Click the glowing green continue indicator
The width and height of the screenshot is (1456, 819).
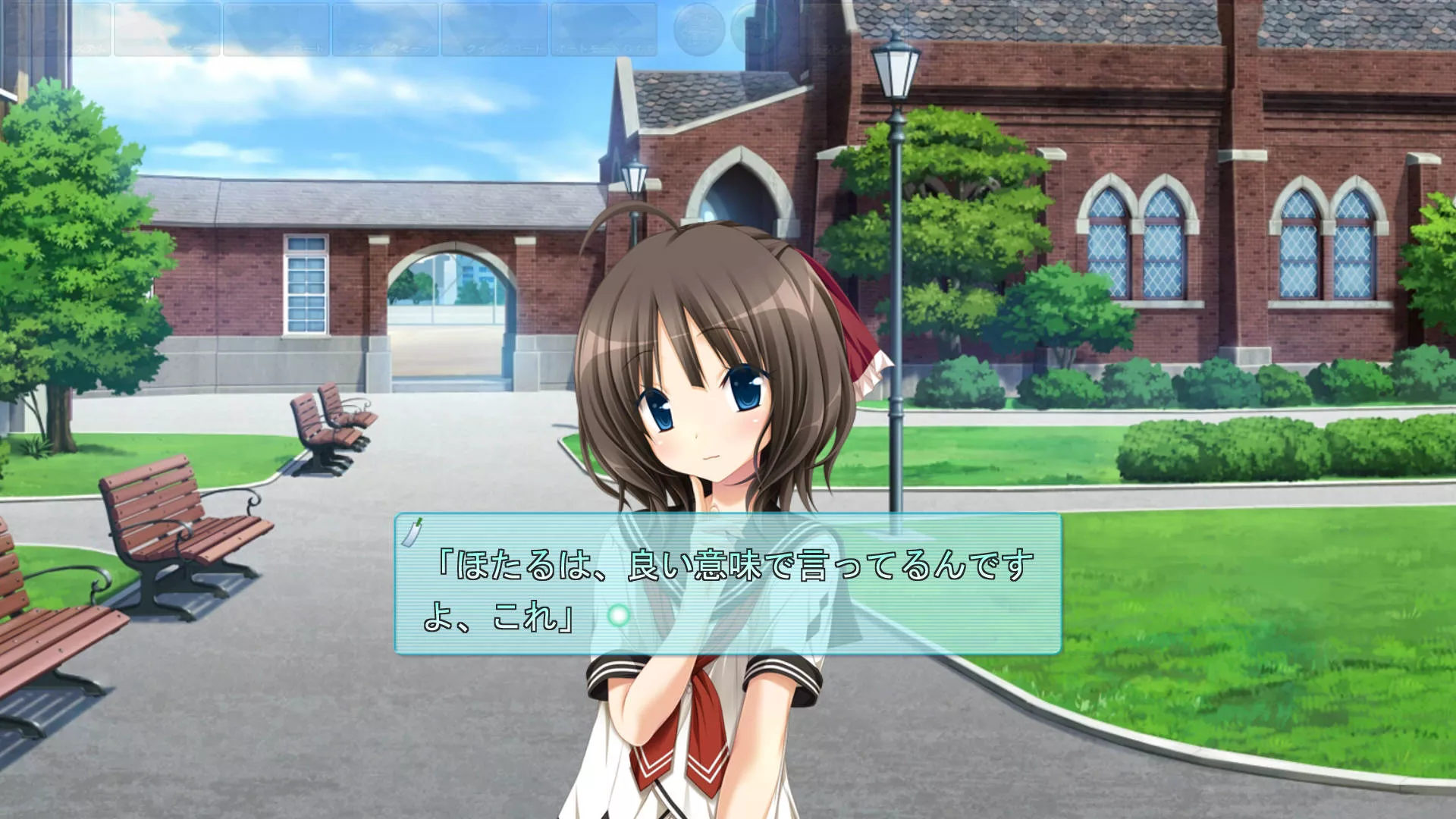pos(619,615)
